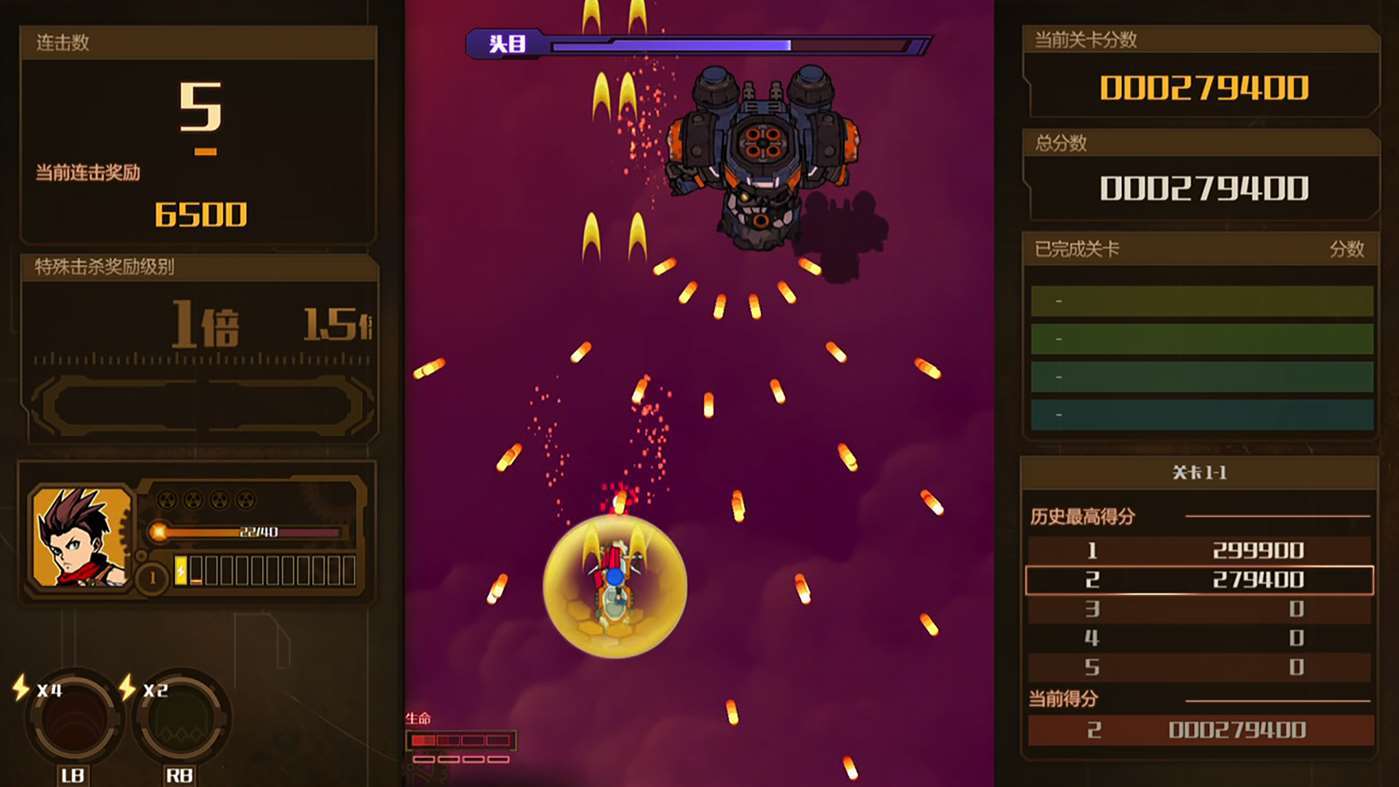Click the glowing spark icon on the experience bar
The height and width of the screenshot is (787, 1399).
coord(159,531)
